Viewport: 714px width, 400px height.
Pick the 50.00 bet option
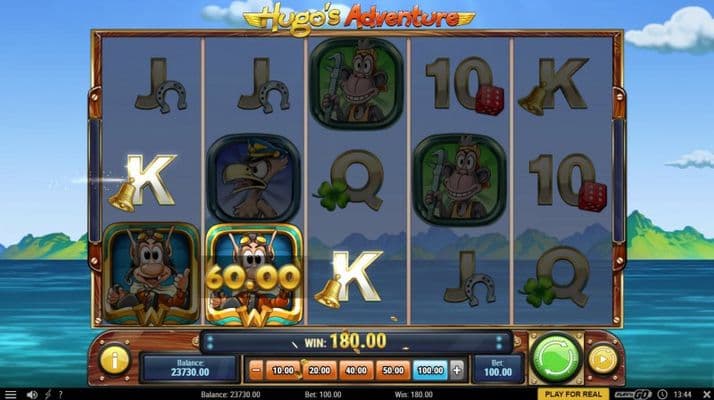393,369
